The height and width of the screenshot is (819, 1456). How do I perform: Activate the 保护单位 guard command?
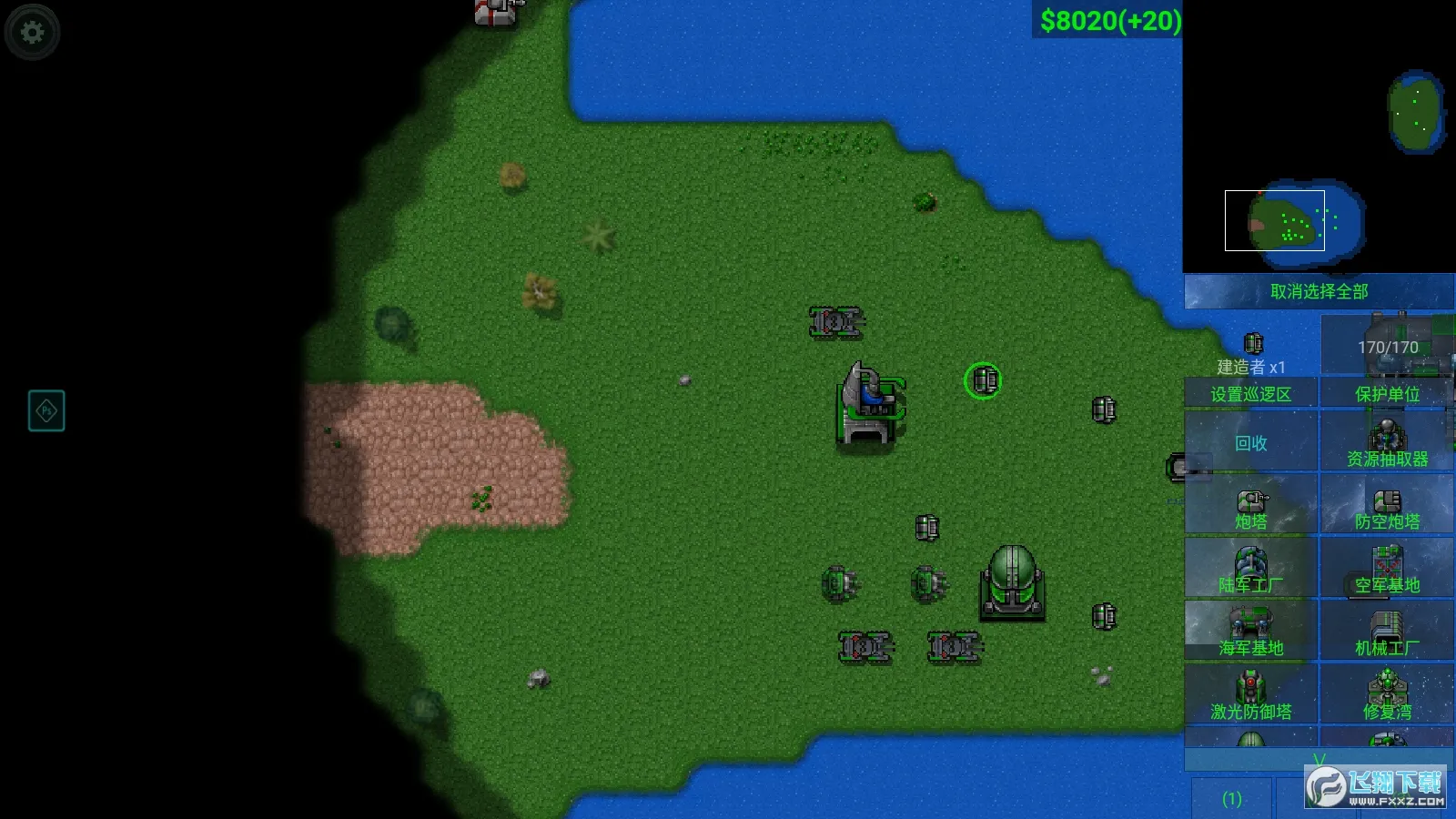pyautogui.click(x=1387, y=394)
